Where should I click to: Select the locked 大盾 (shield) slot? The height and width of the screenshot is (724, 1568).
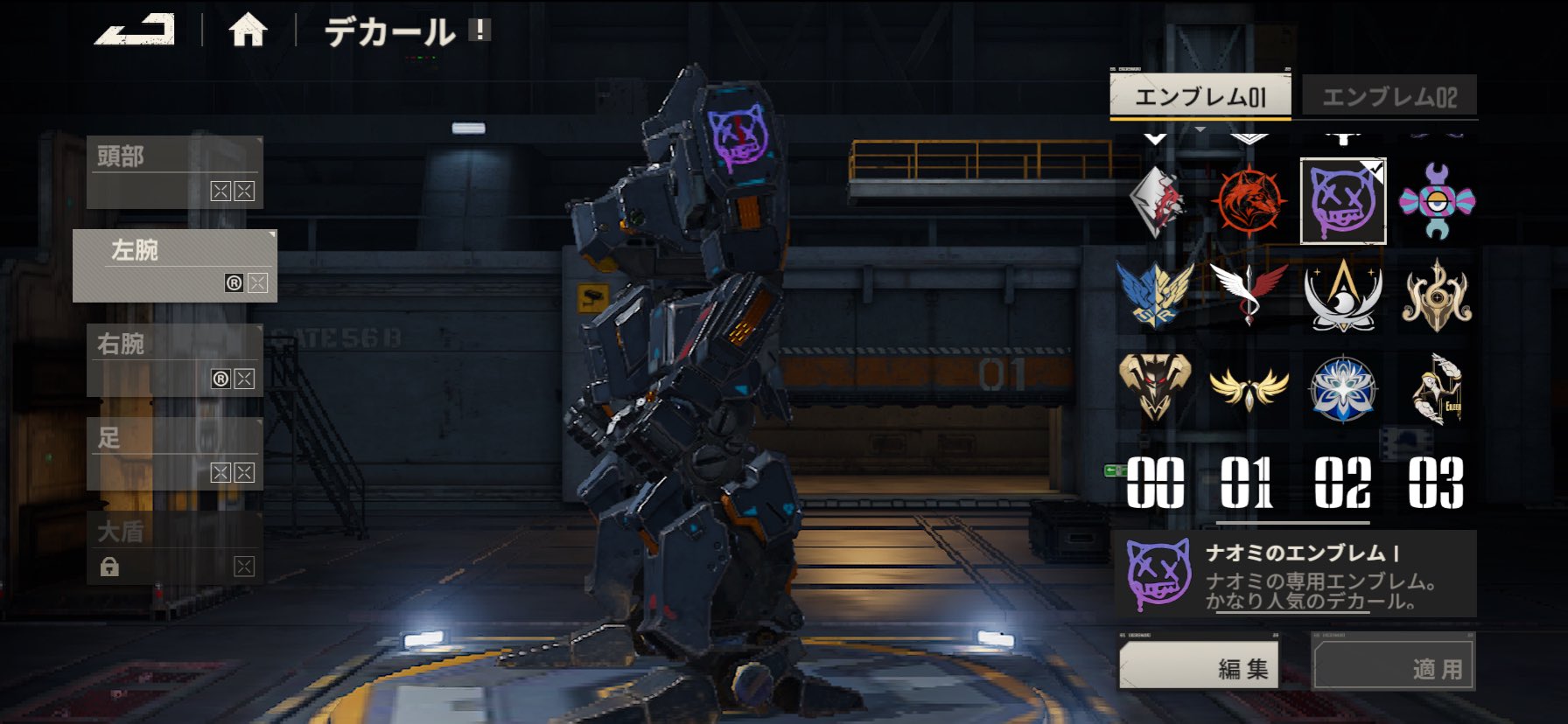[x=174, y=546]
